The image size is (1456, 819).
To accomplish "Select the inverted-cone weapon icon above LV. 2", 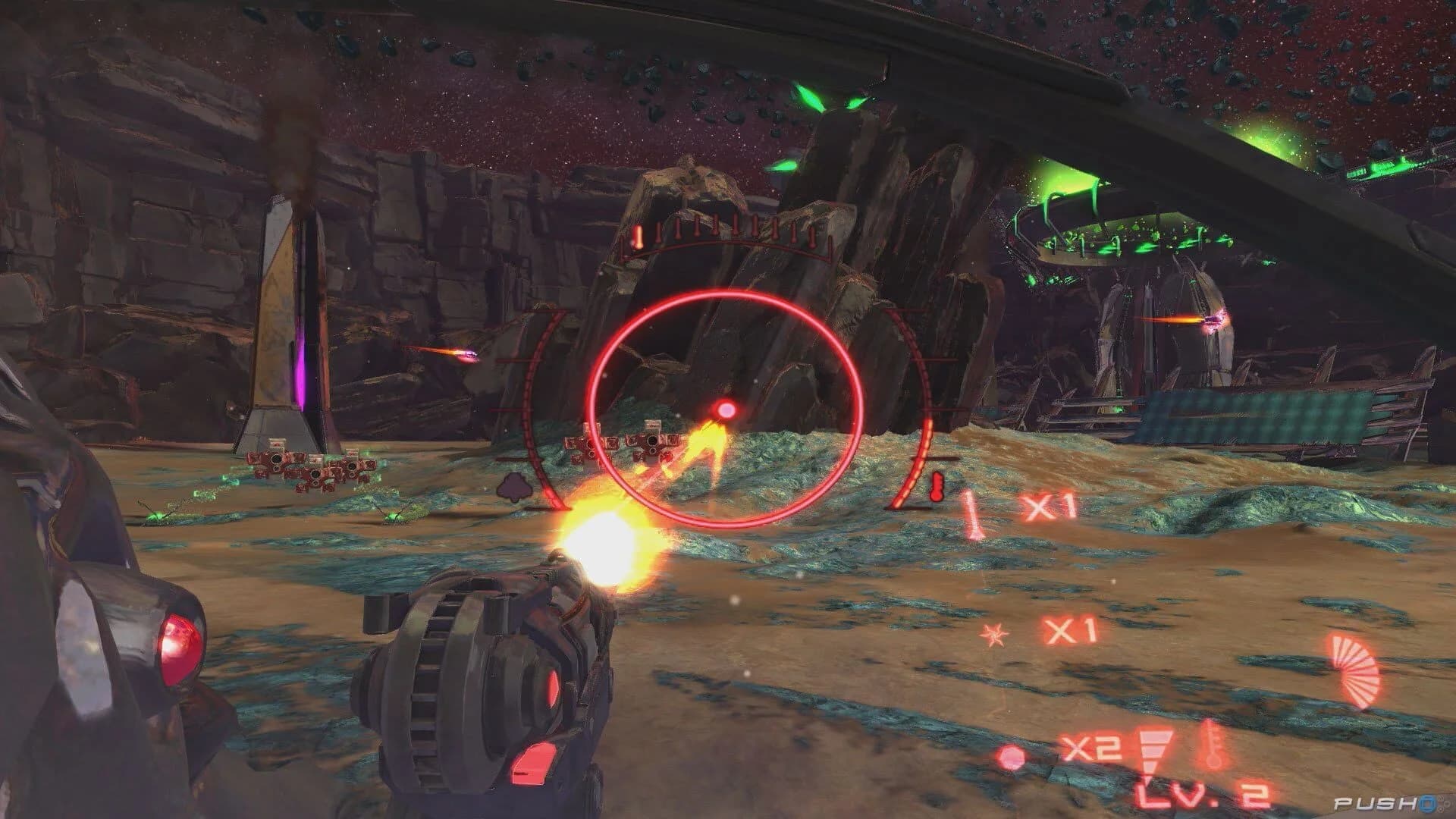I will coord(1154,751).
